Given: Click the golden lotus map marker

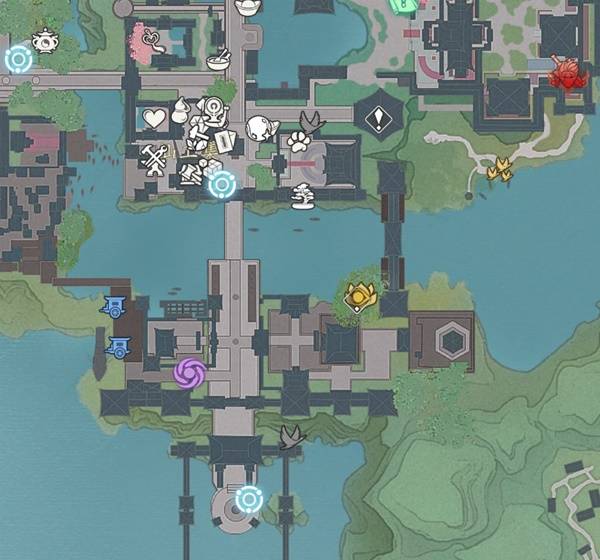Looking at the screenshot, I should (360, 295).
